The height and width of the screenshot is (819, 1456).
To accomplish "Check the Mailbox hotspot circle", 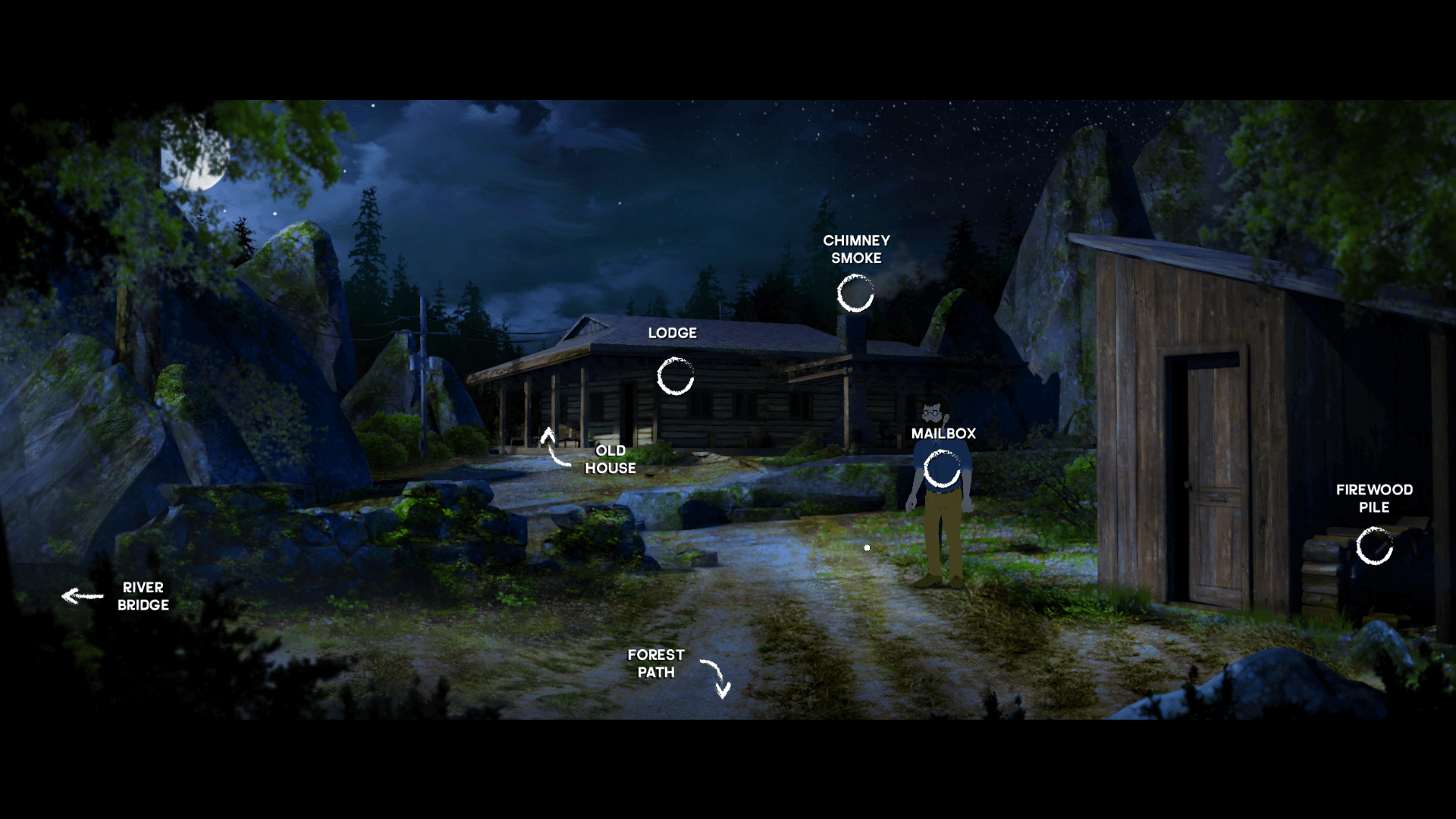I will pyautogui.click(x=942, y=469).
